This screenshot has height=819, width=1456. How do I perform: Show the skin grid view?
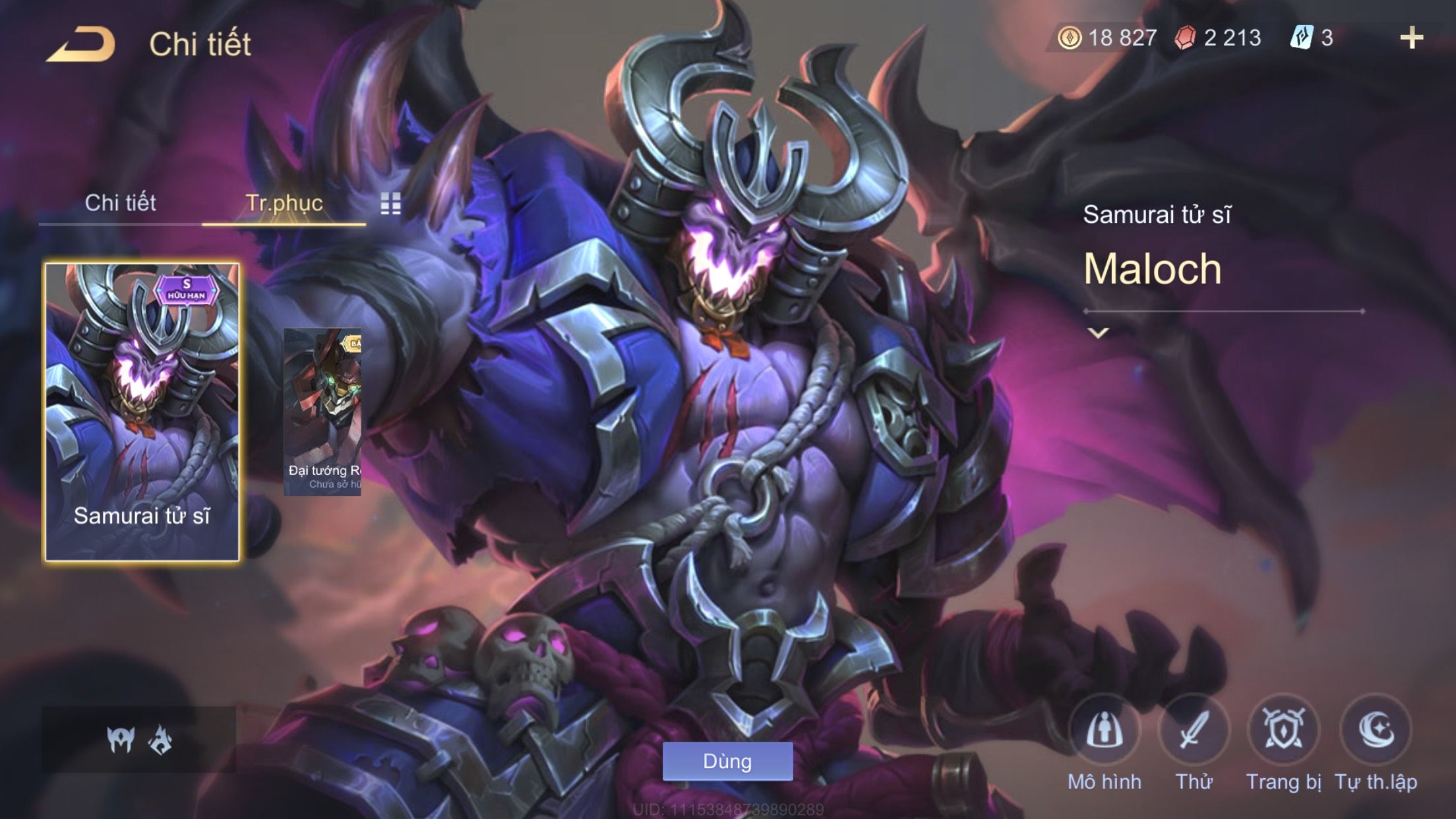390,204
